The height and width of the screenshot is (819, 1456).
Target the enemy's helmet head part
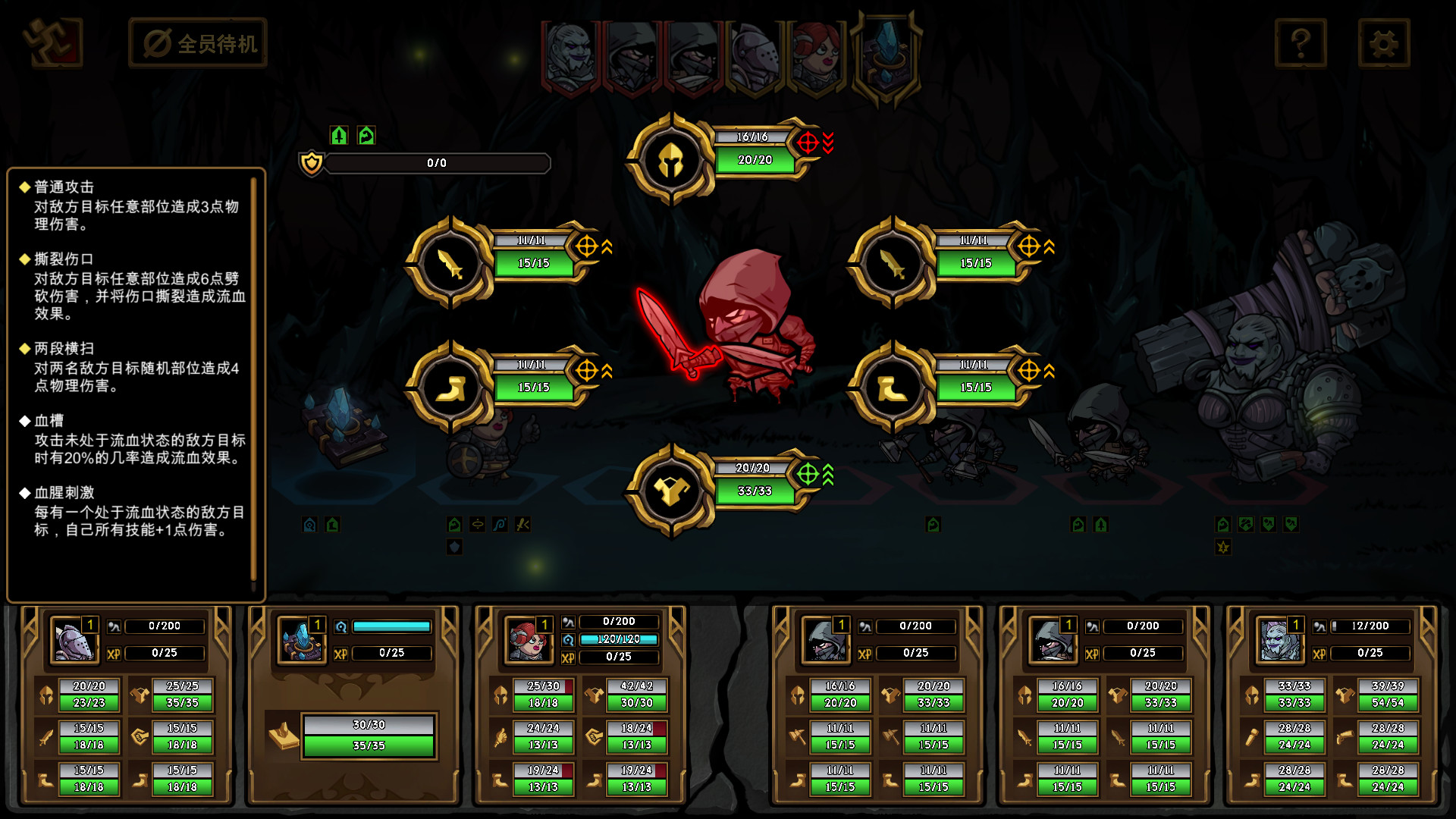(670, 160)
